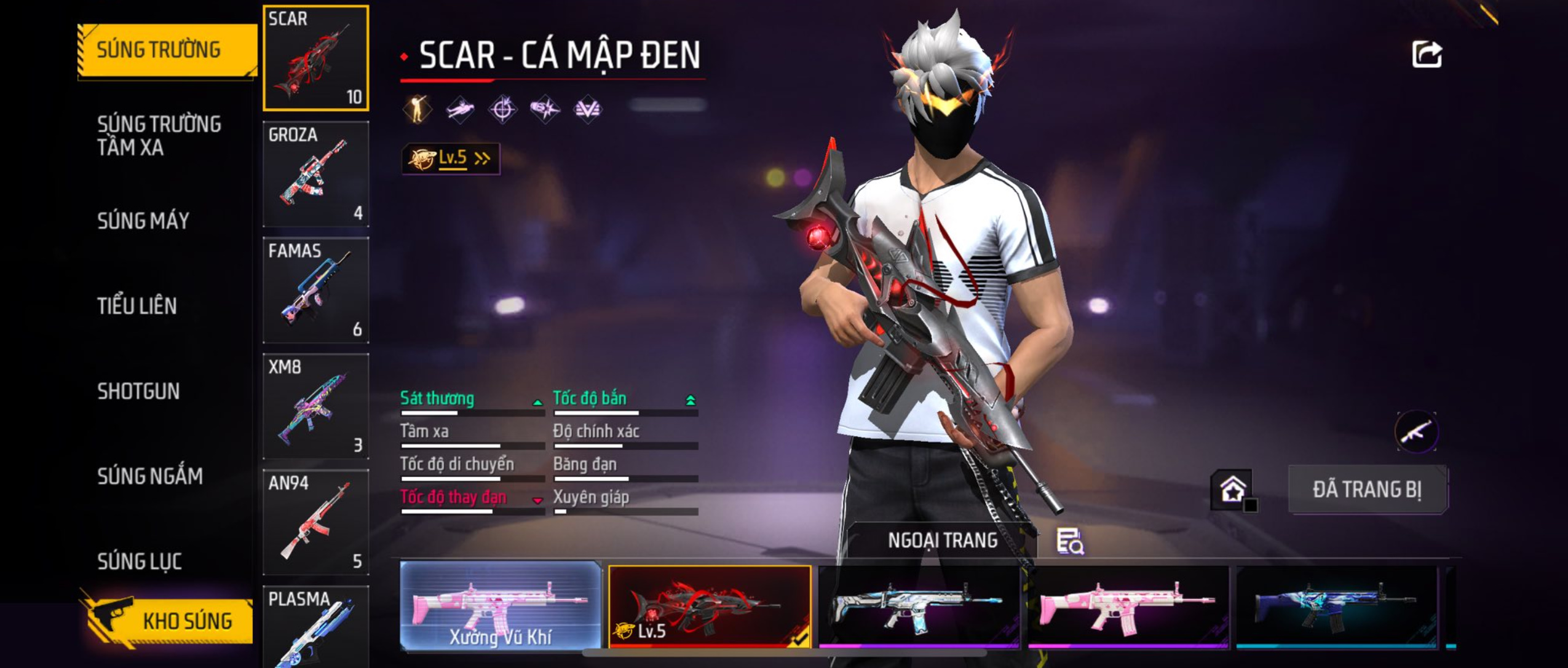Toggle the home star display icon

click(x=1232, y=490)
